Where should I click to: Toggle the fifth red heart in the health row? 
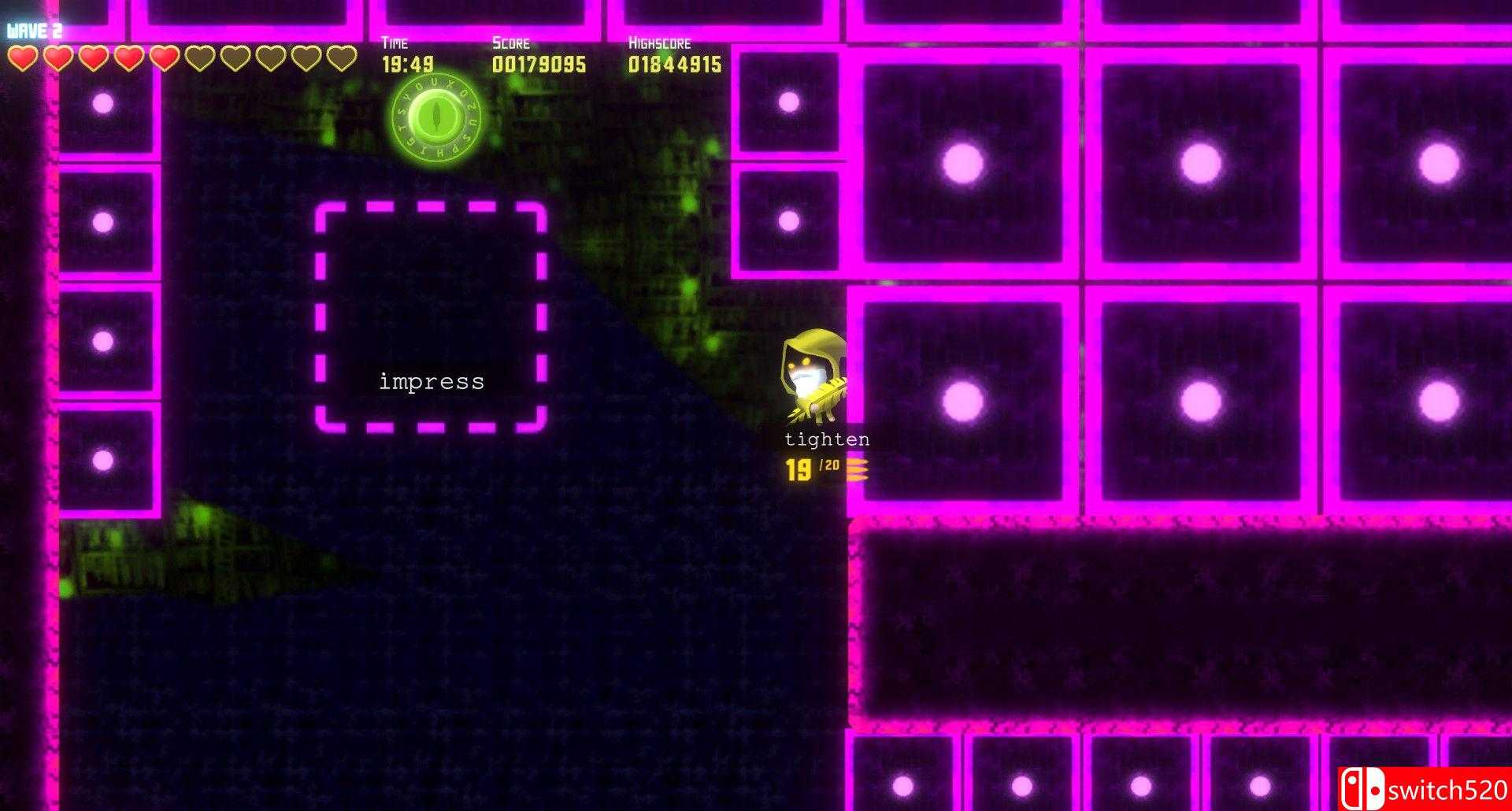pyautogui.click(x=165, y=57)
